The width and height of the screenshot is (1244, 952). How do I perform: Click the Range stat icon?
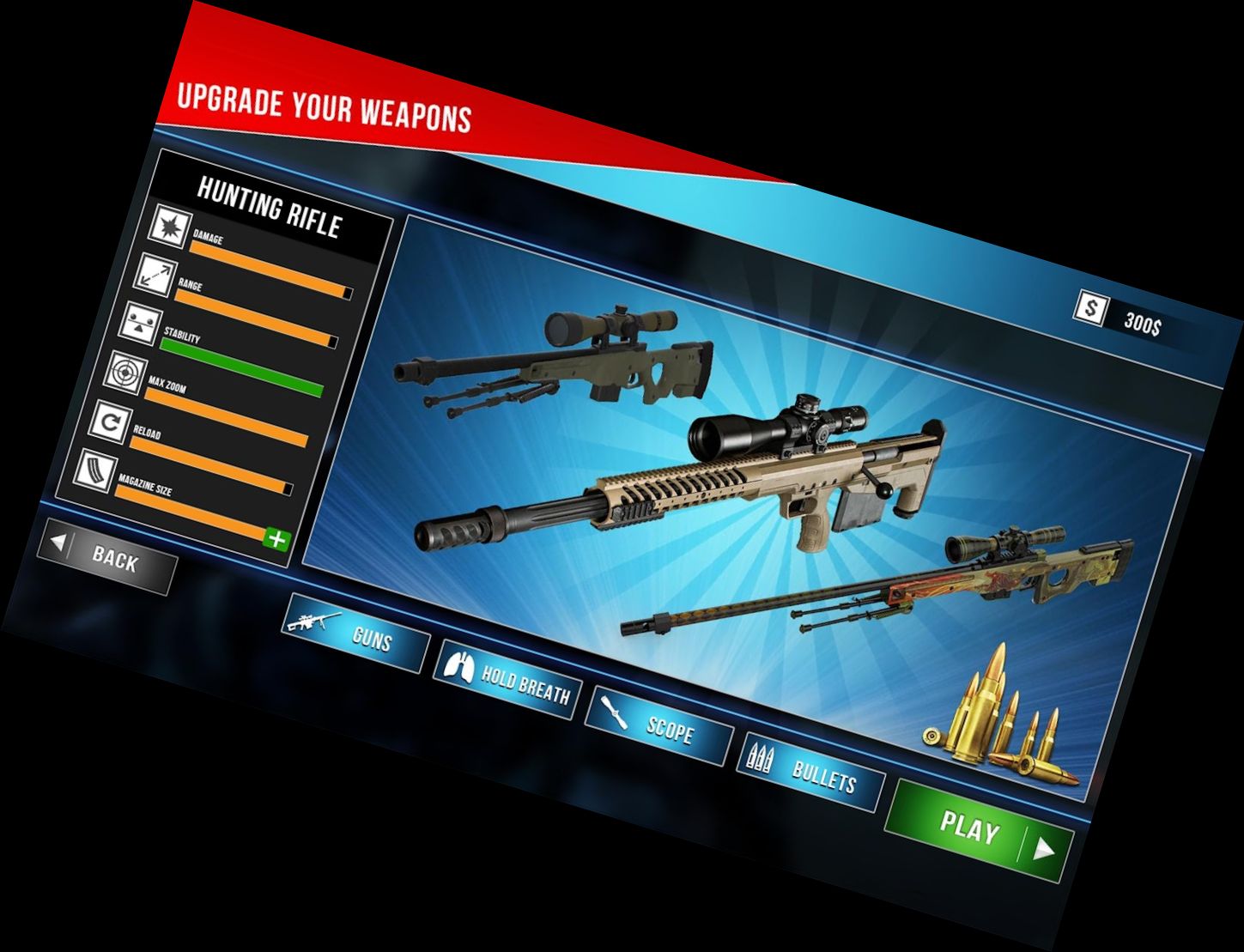coord(155,275)
